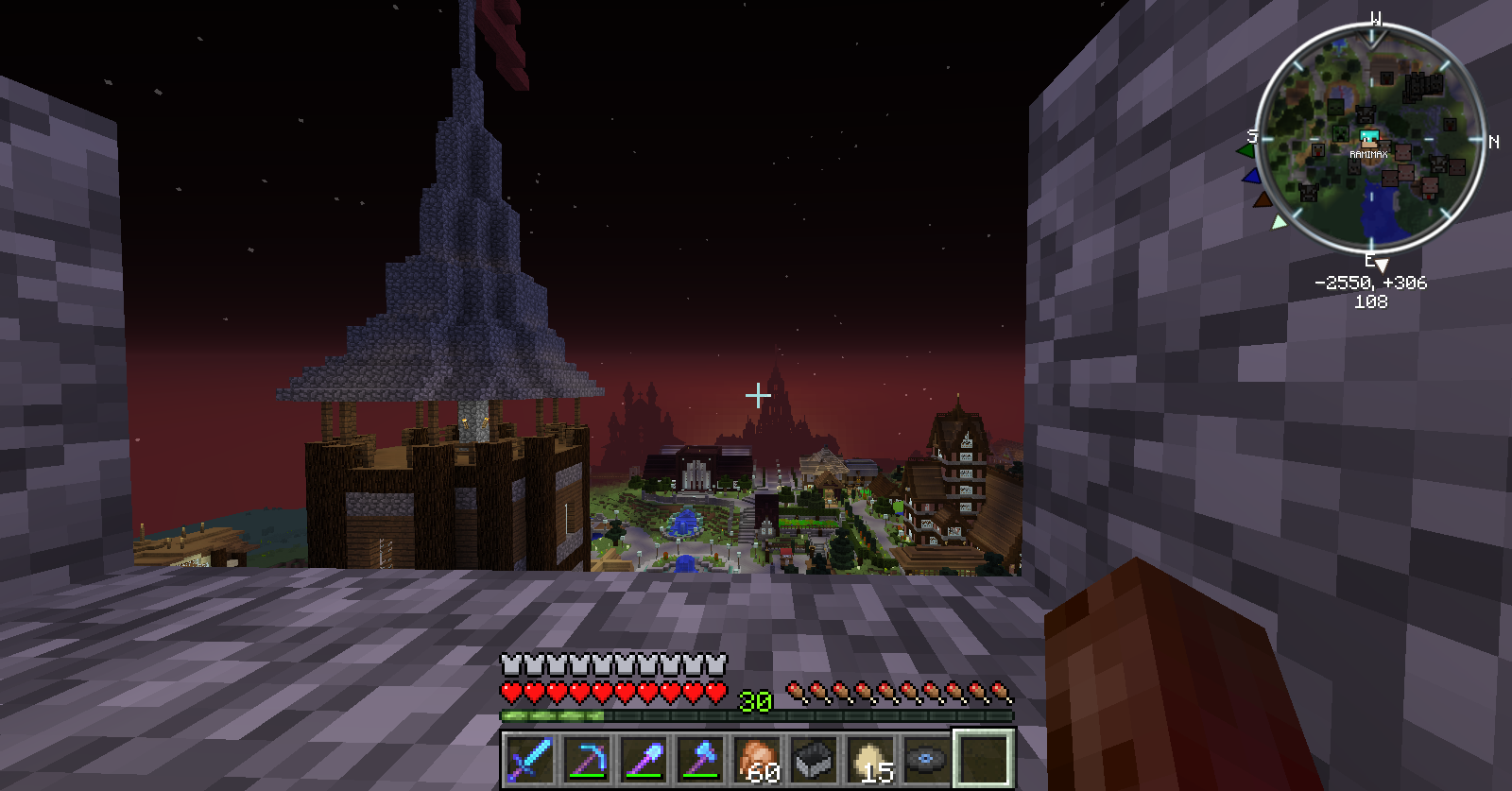The height and width of the screenshot is (791, 1512).
Task: Choose the music disc hotbar slot
Action: pos(927,759)
